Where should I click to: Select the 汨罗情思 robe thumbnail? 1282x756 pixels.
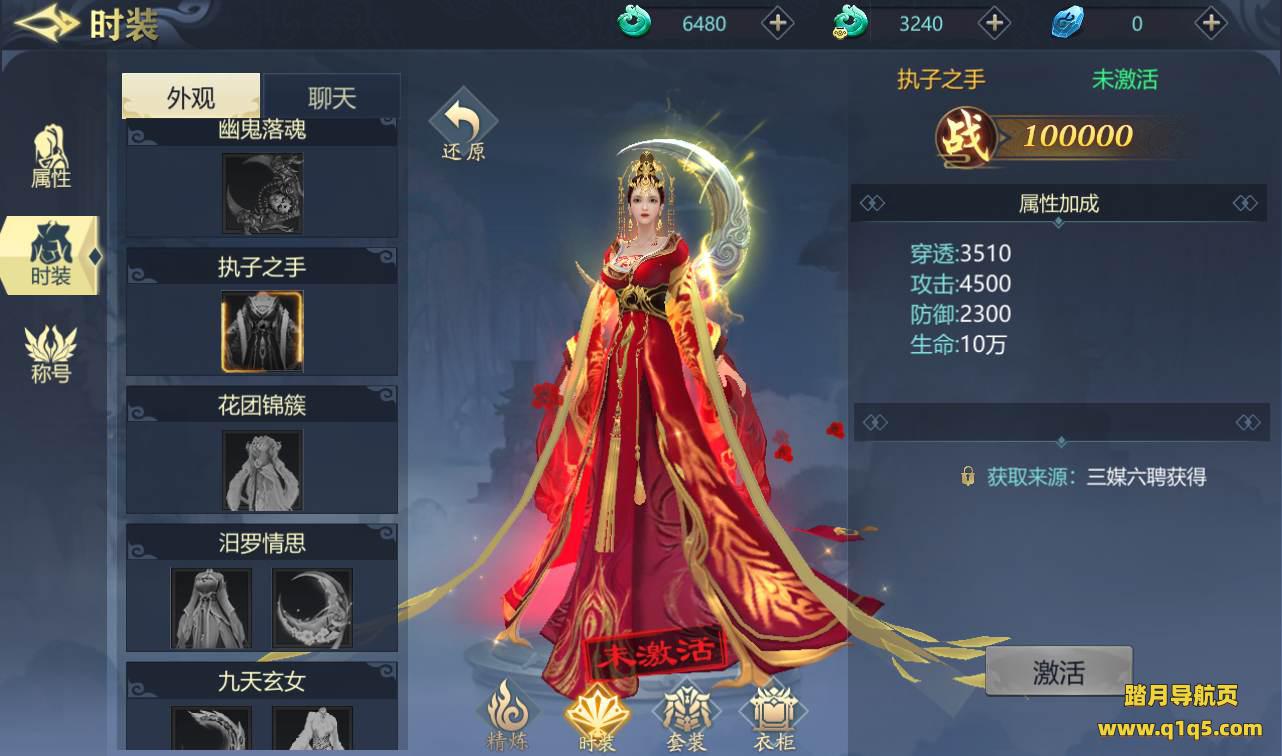point(211,608)
